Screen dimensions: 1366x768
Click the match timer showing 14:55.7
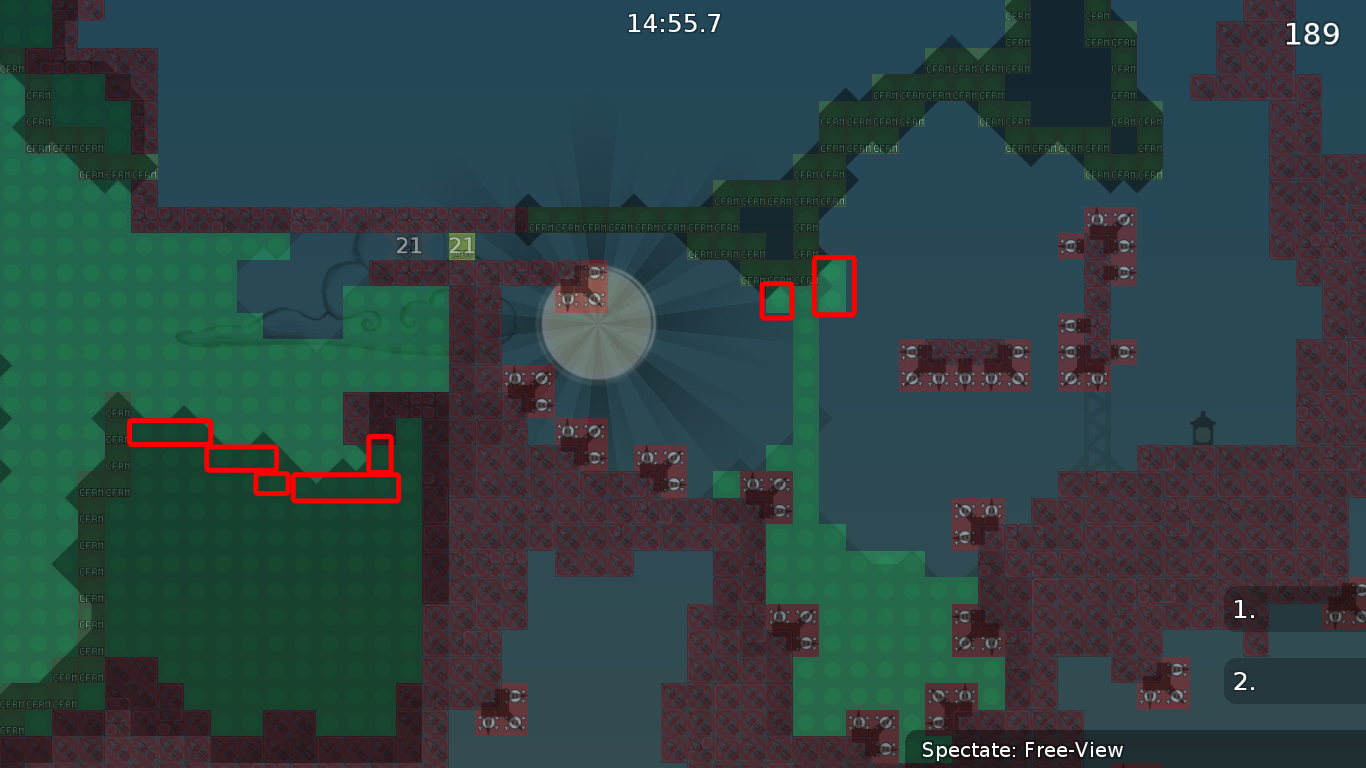(675, 24)
